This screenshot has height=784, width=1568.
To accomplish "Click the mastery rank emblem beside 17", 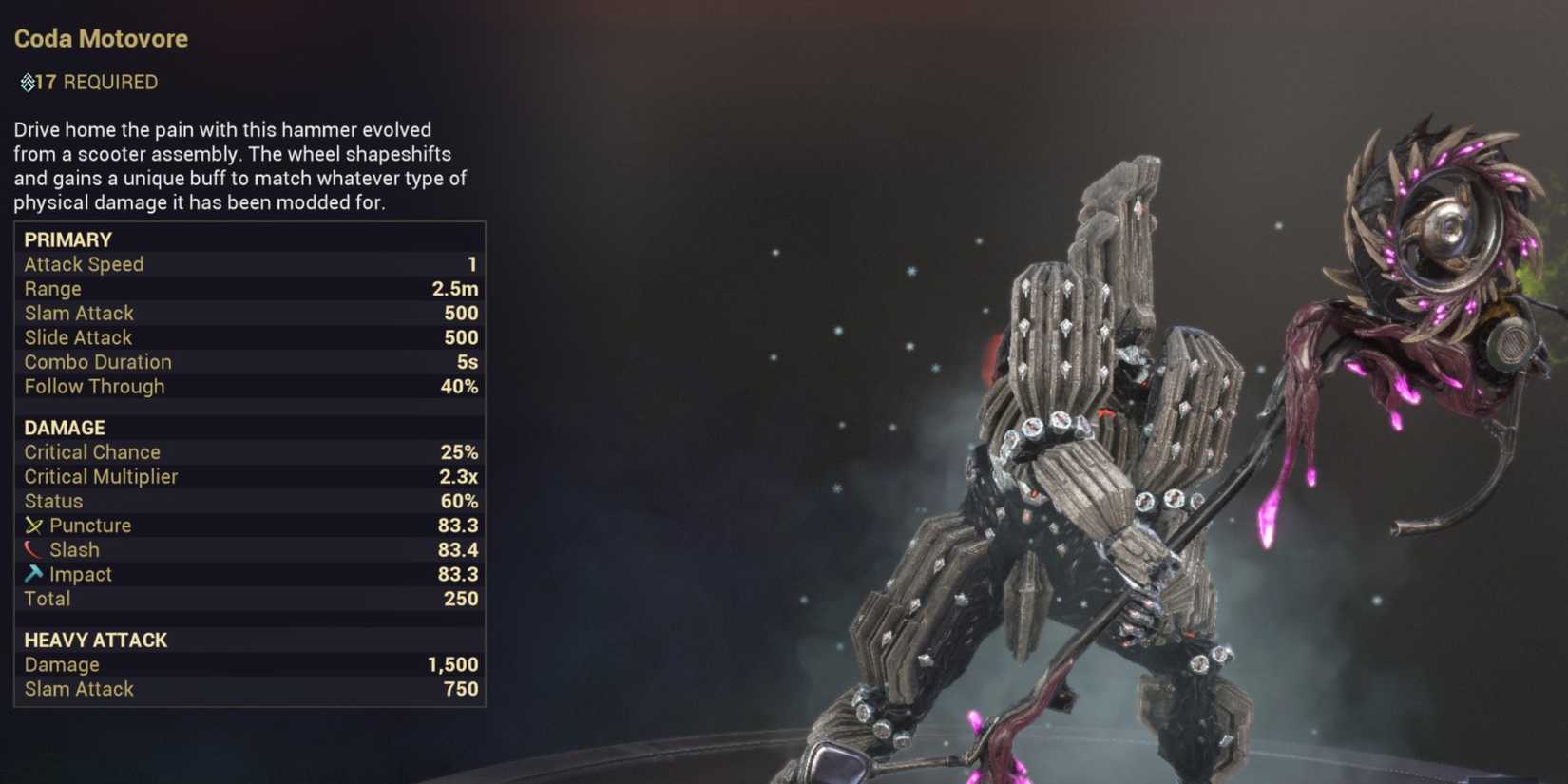I will (x=29, y=82).
